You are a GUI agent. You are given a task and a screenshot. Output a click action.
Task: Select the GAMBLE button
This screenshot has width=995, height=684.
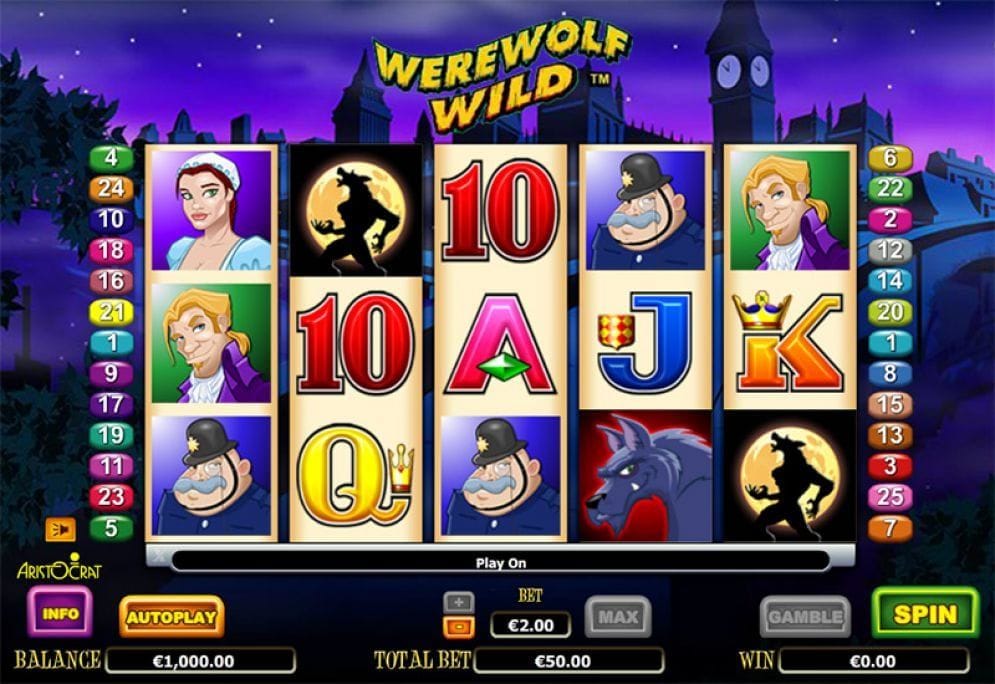(x=805, y=617)
